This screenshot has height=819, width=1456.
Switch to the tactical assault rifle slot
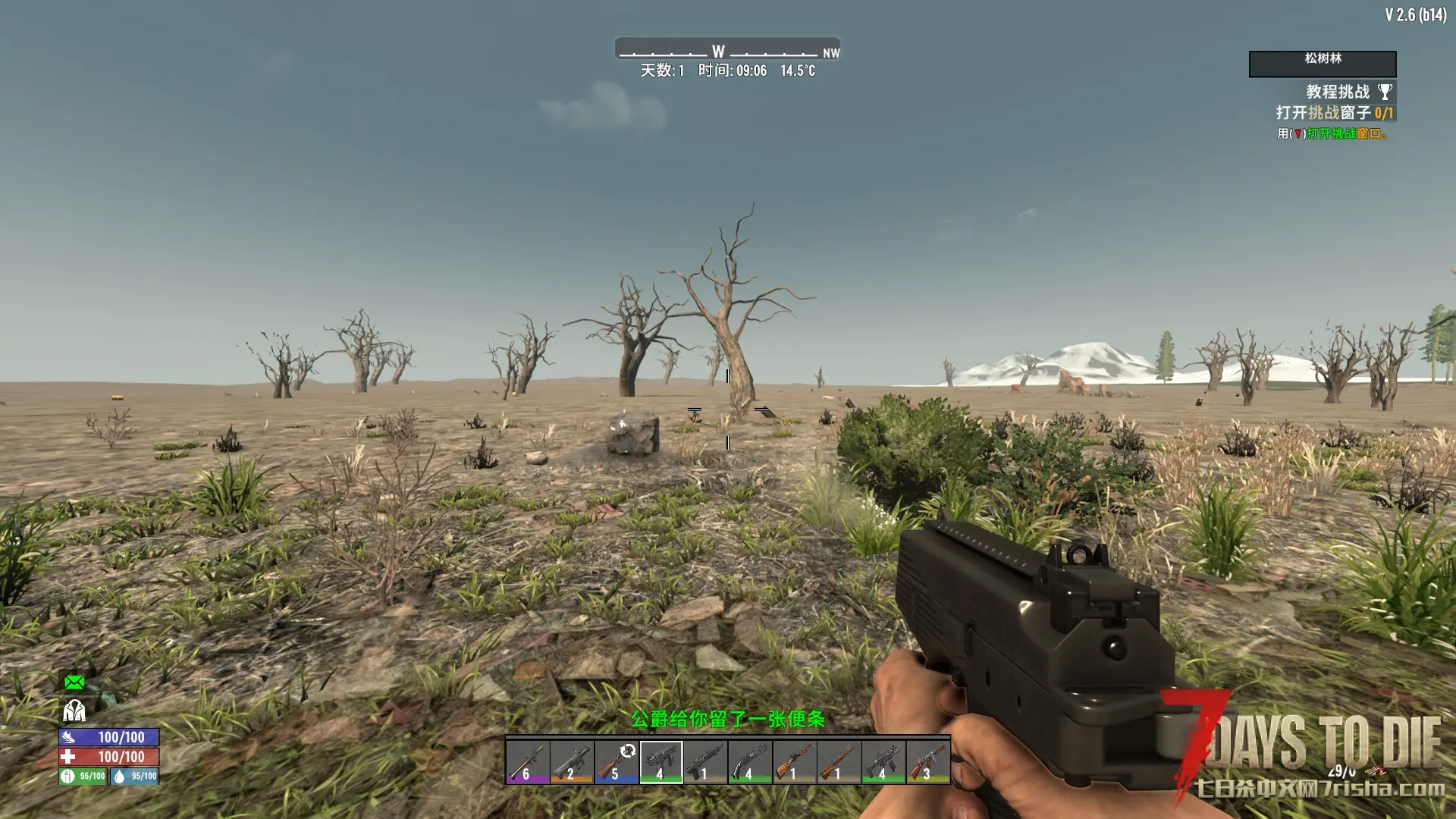click(883, 761)
